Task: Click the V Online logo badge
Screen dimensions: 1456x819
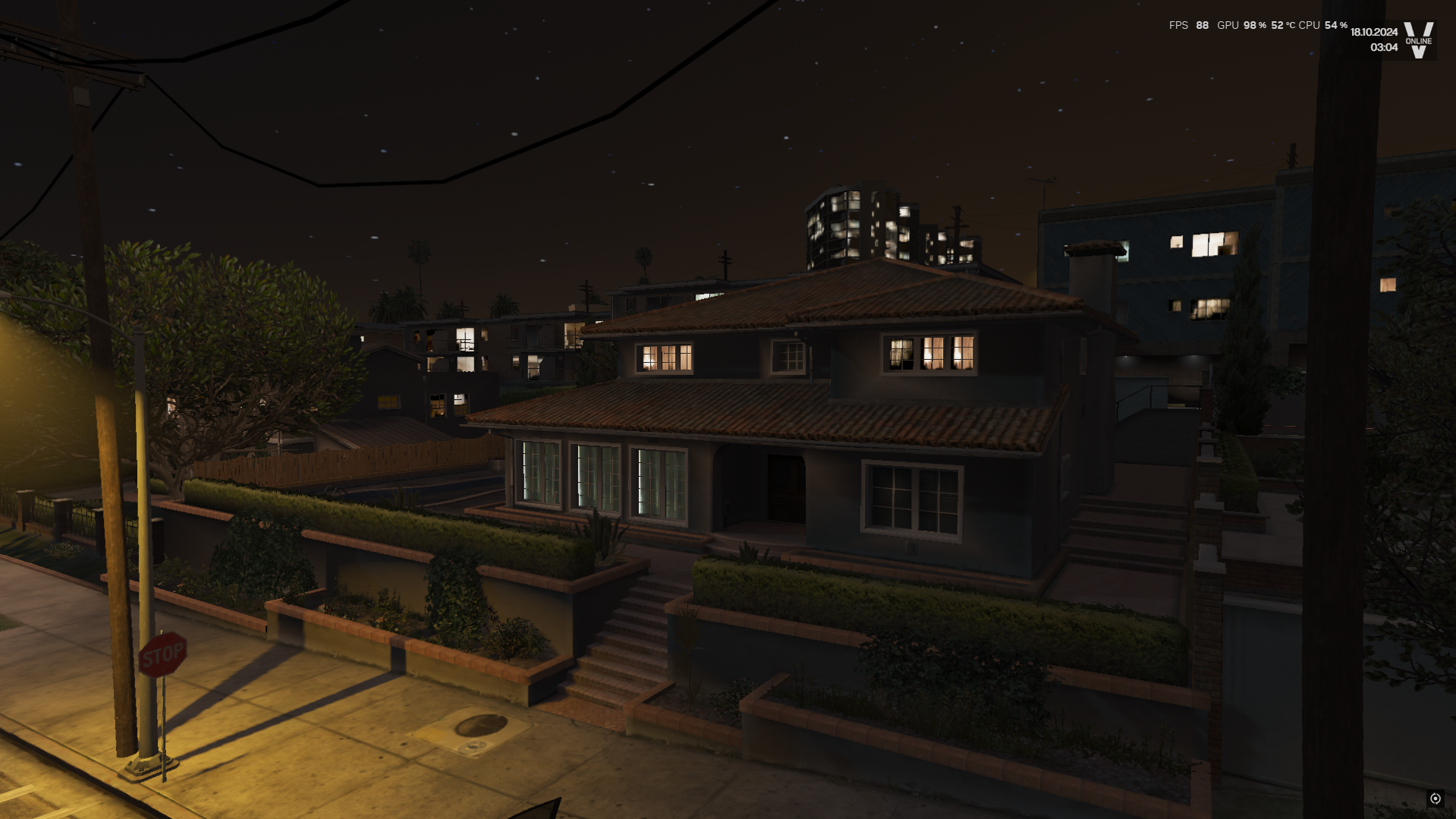Action: click(x=1418, y=40)
